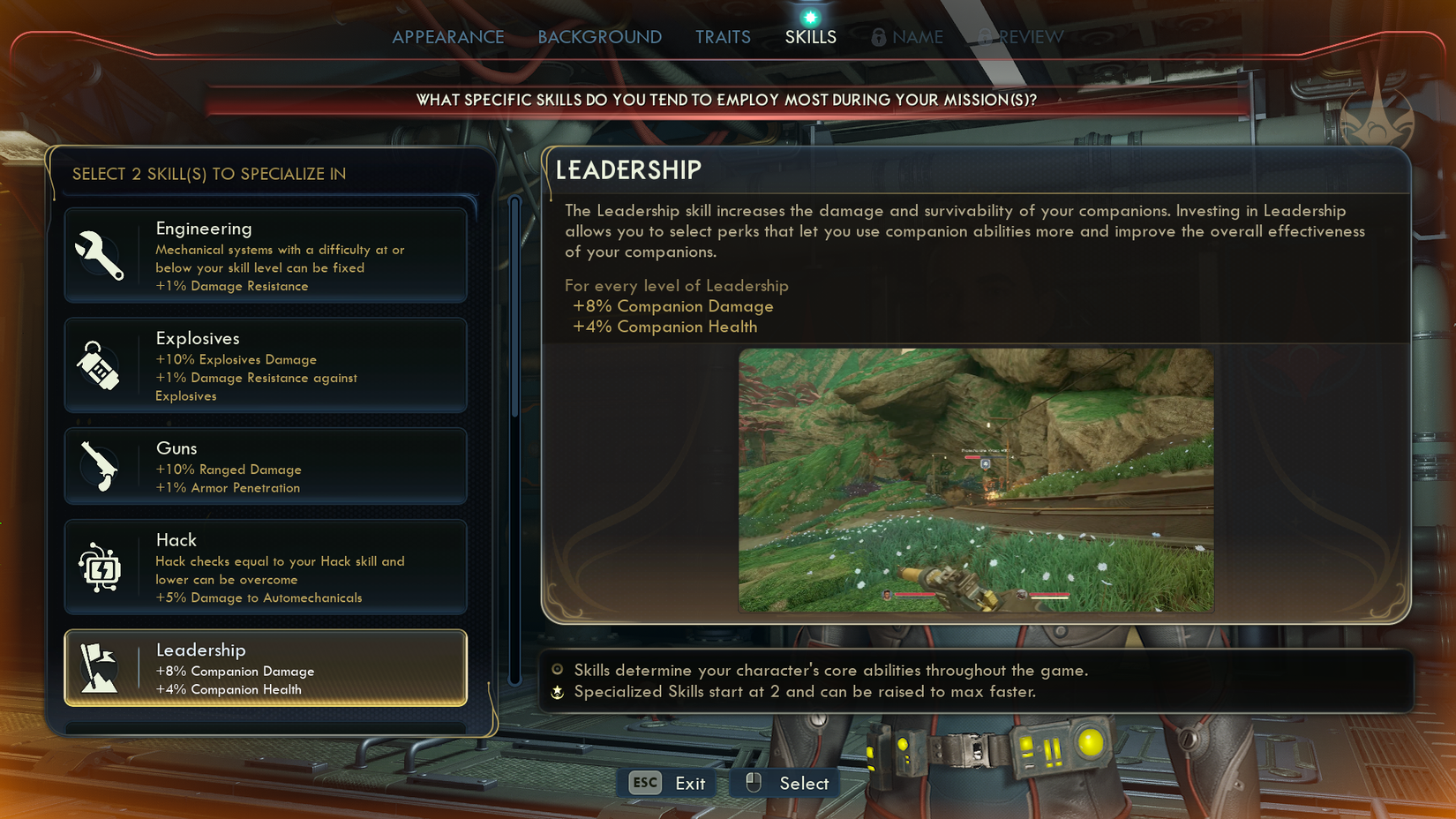Open the Background tab
This screenshot has width=1456, height=819.
(599, 37)
